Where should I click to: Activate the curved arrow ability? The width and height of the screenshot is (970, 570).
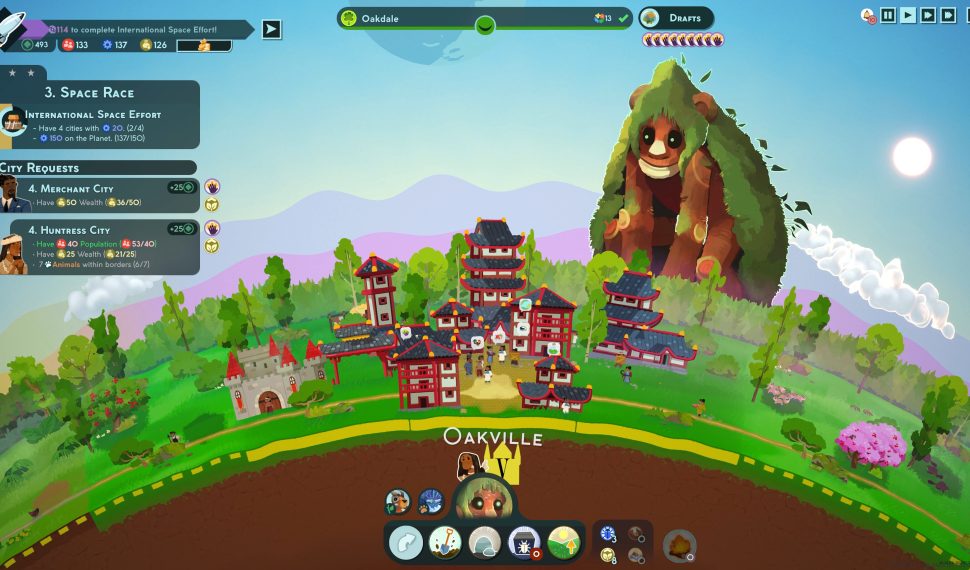[406, 543]
